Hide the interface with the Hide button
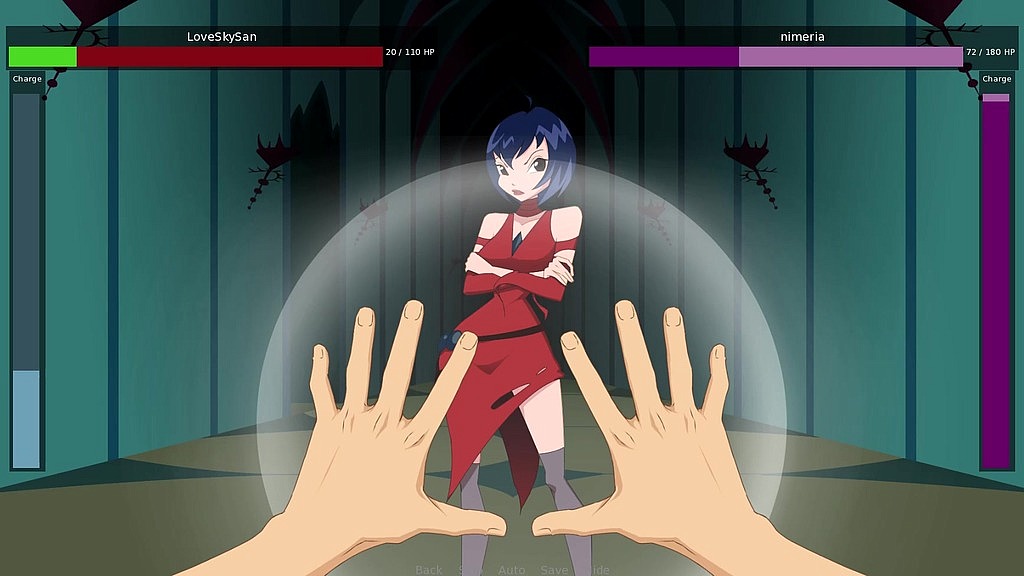 (596, 569)
